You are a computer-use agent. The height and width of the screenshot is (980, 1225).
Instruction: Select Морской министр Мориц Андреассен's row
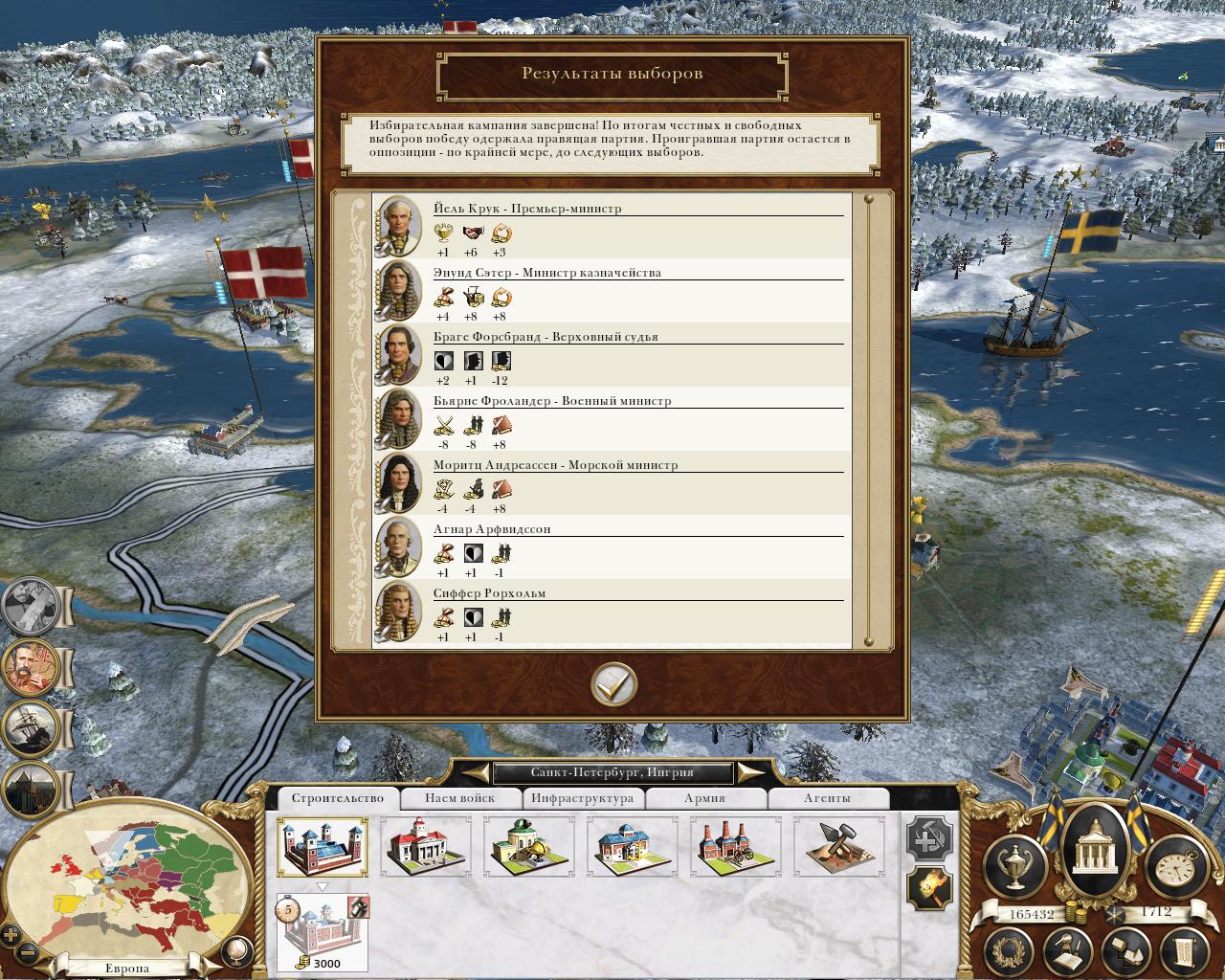click(612, 483)
